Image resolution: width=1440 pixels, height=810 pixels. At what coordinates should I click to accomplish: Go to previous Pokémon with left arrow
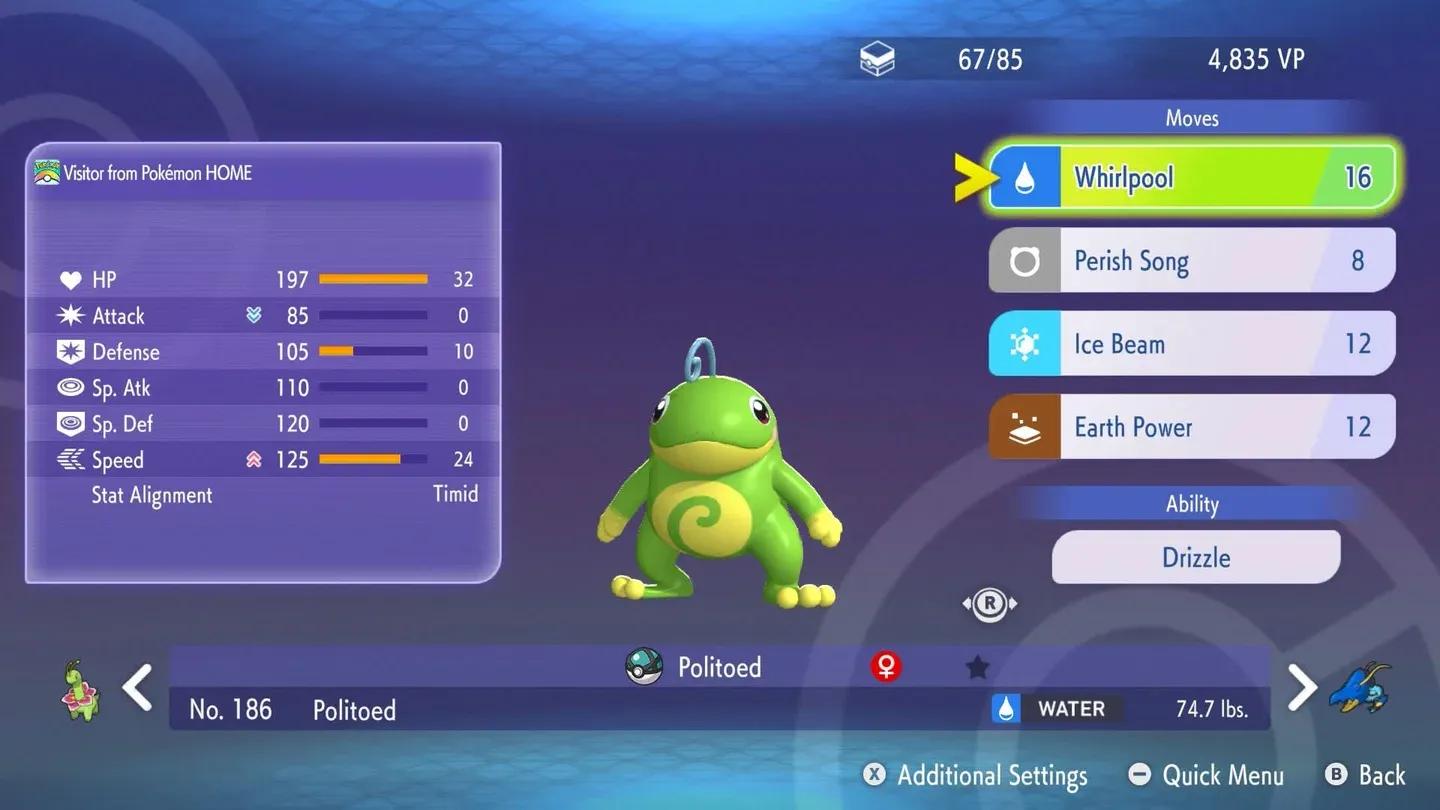pos(137,688)
